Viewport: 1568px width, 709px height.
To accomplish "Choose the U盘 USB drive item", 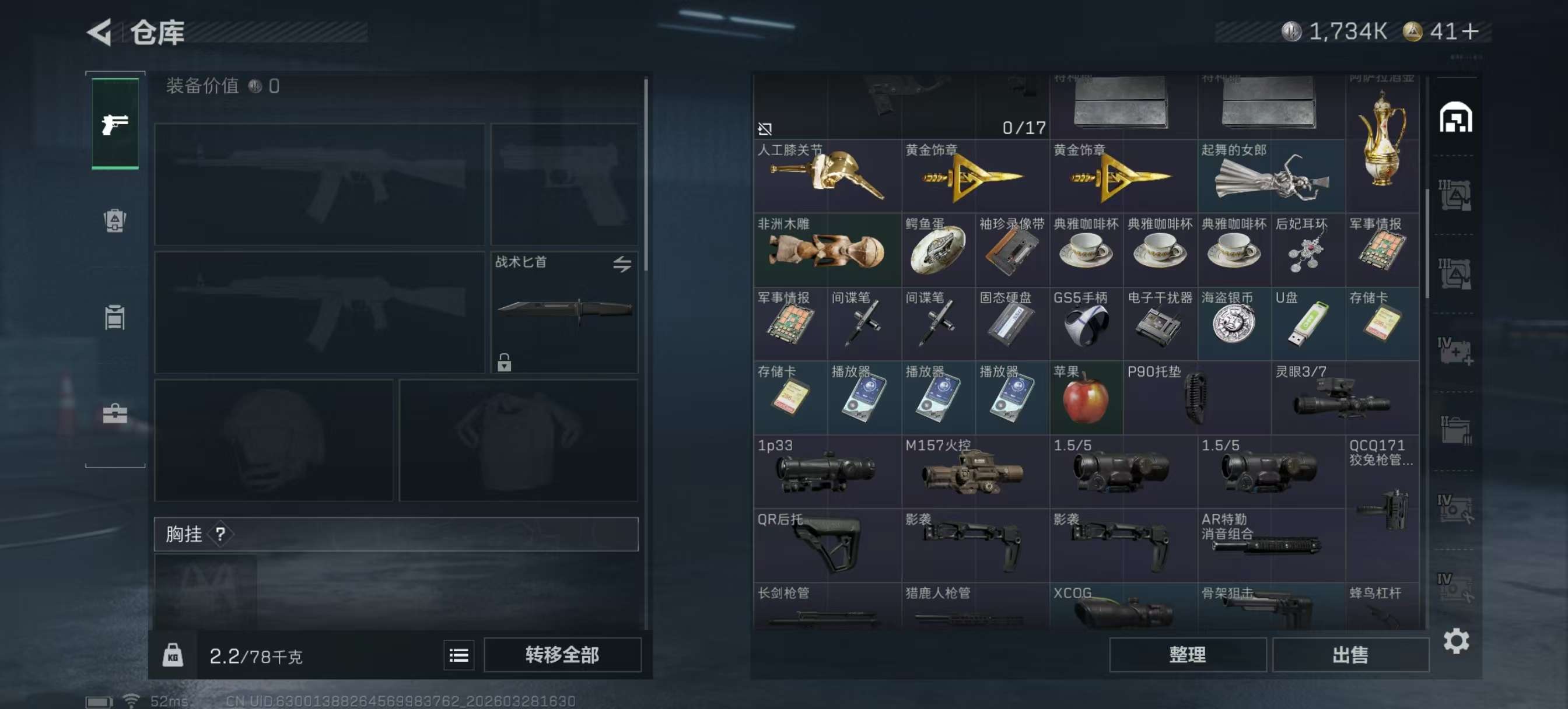I will click(1307, 324).
